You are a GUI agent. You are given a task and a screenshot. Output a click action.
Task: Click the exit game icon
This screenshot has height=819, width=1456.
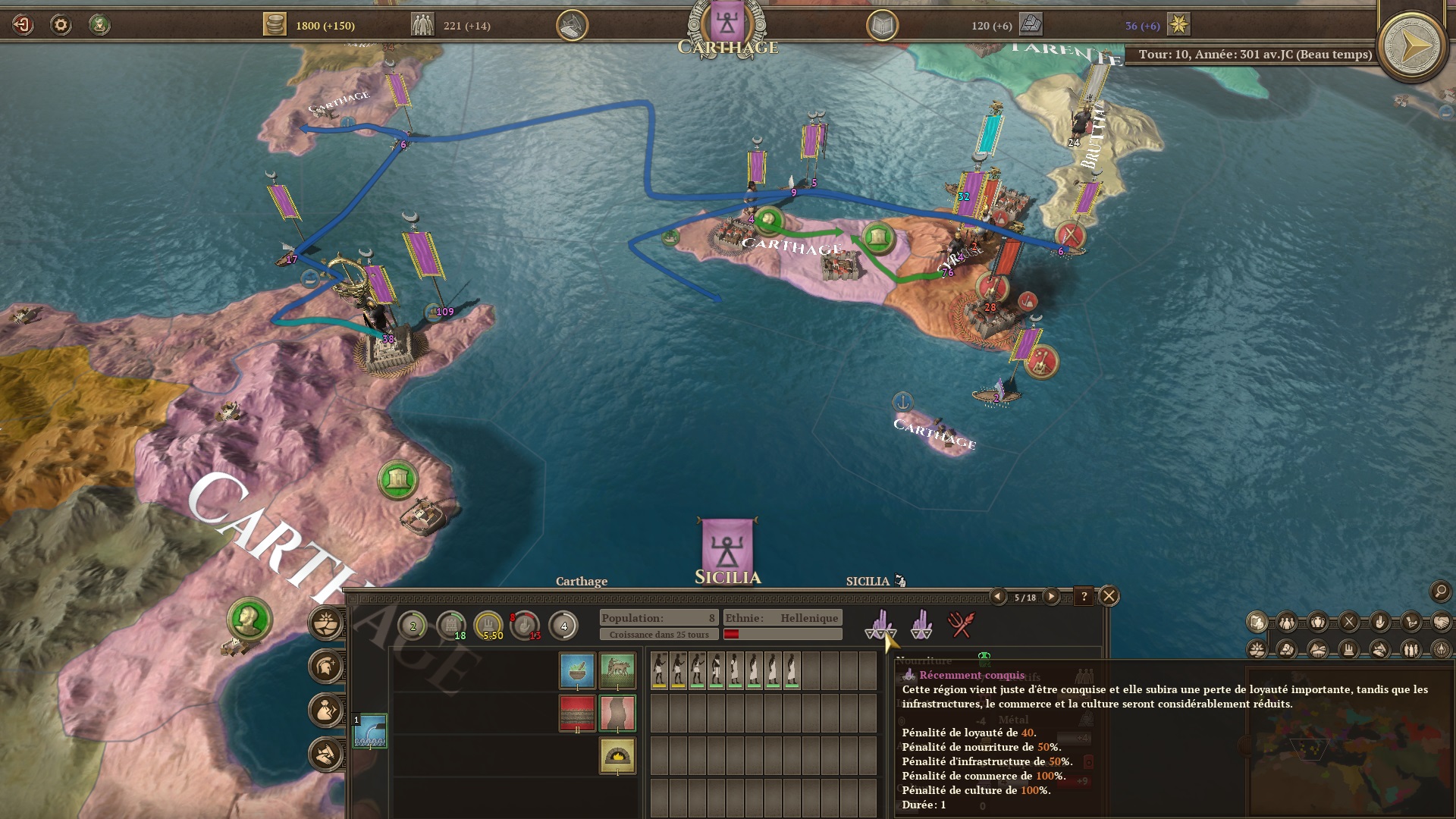[23, 25]
